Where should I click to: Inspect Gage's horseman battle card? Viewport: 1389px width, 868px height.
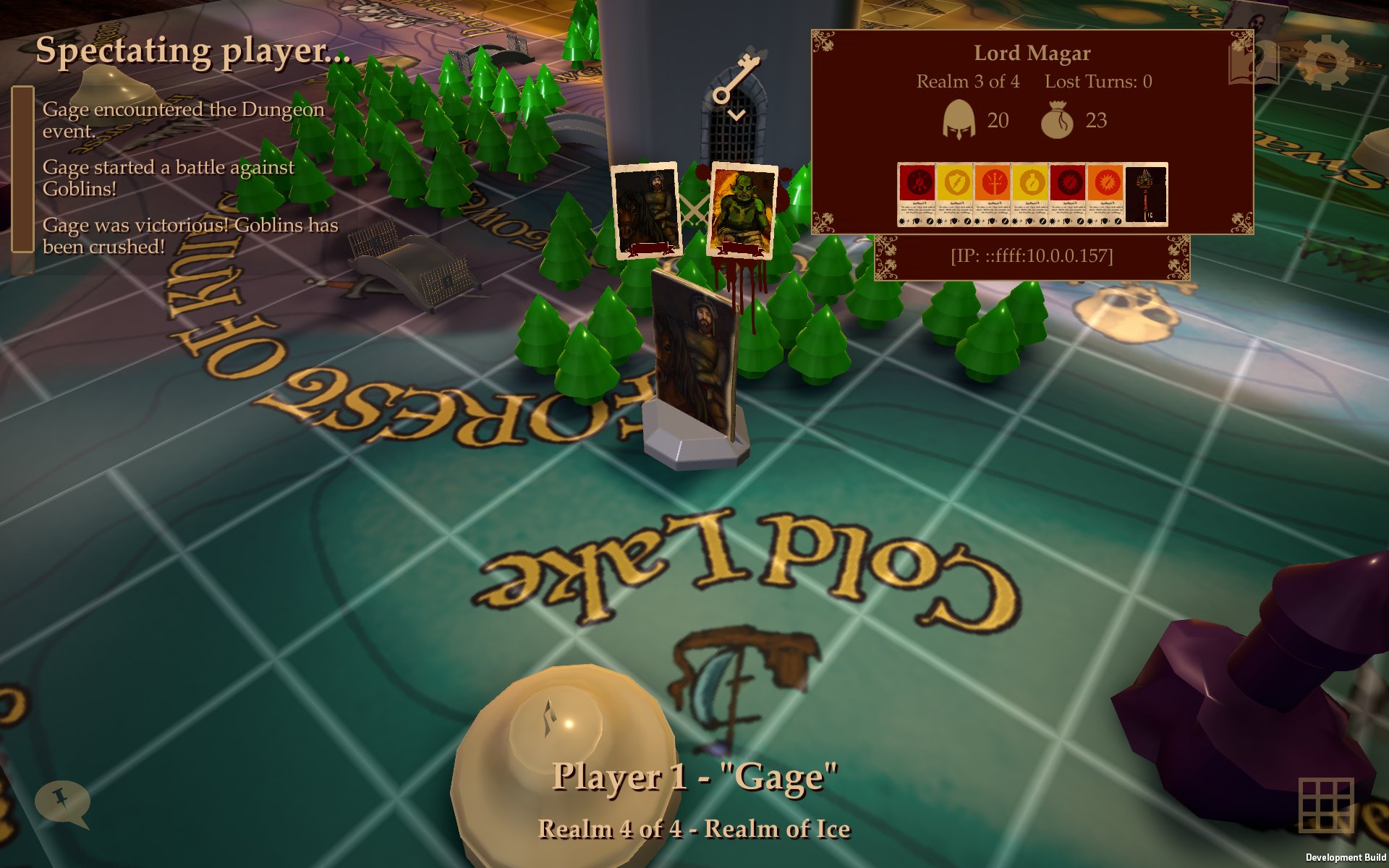(x=646, y=210)
